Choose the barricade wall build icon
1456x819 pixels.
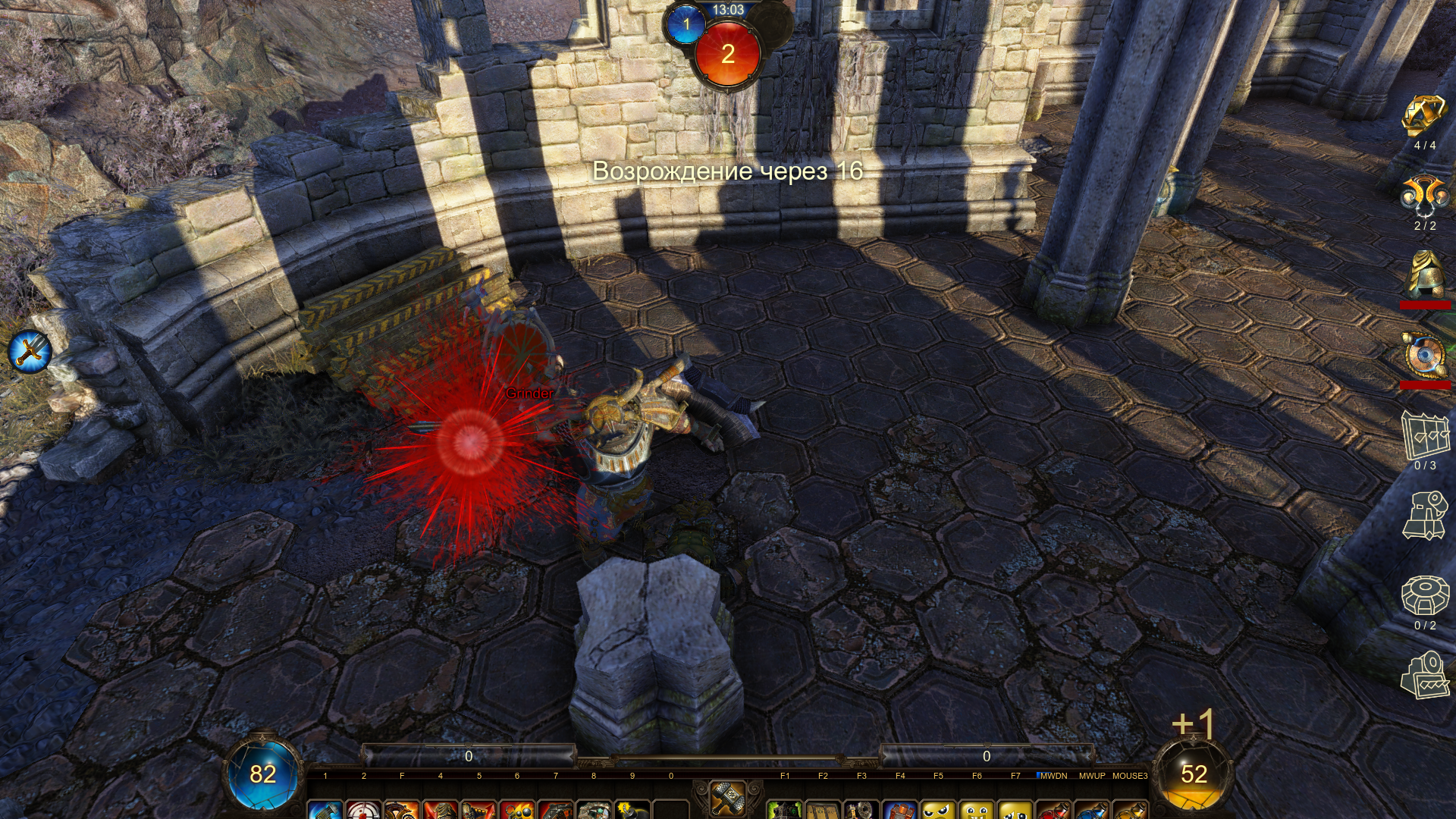click(x=1425, y=435)
